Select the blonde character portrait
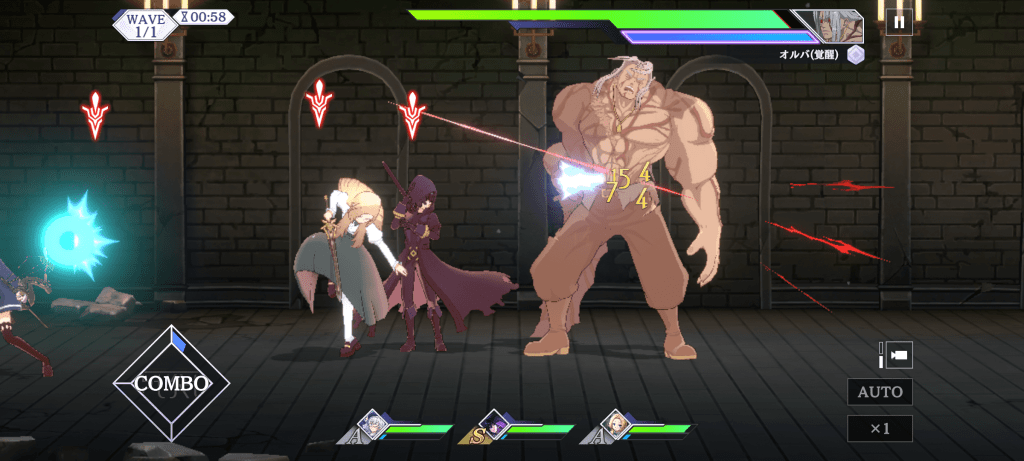Screen dimensions: 1024x461 tap(618, 424)
